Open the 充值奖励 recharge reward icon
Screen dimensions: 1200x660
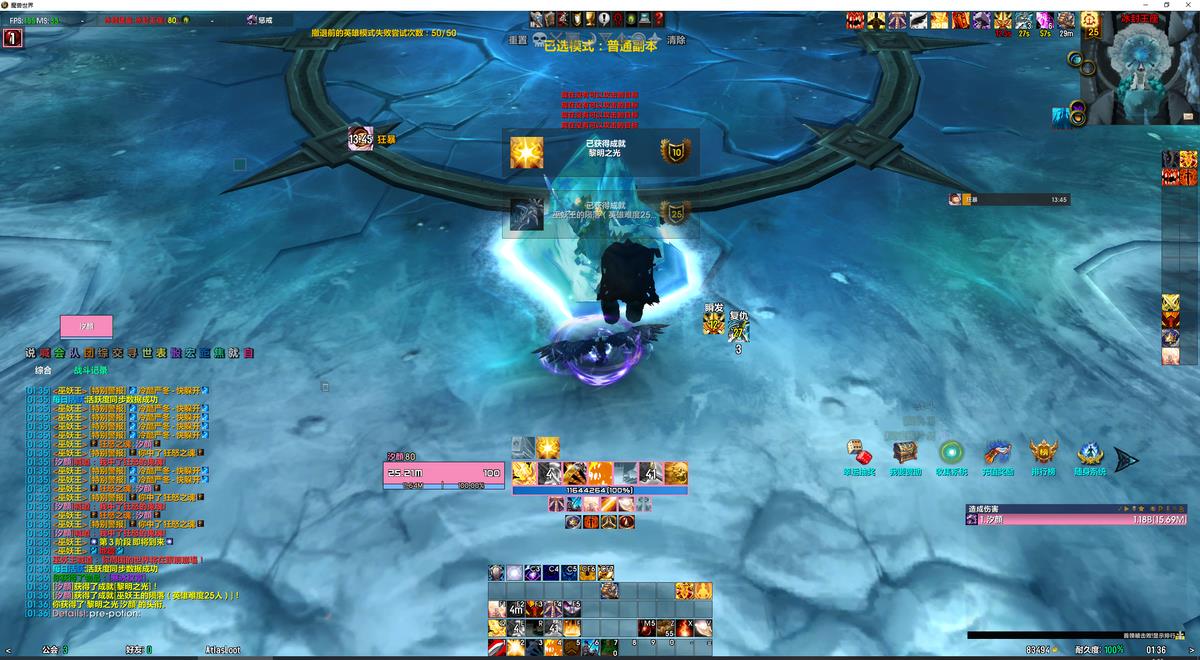[997, 453]
